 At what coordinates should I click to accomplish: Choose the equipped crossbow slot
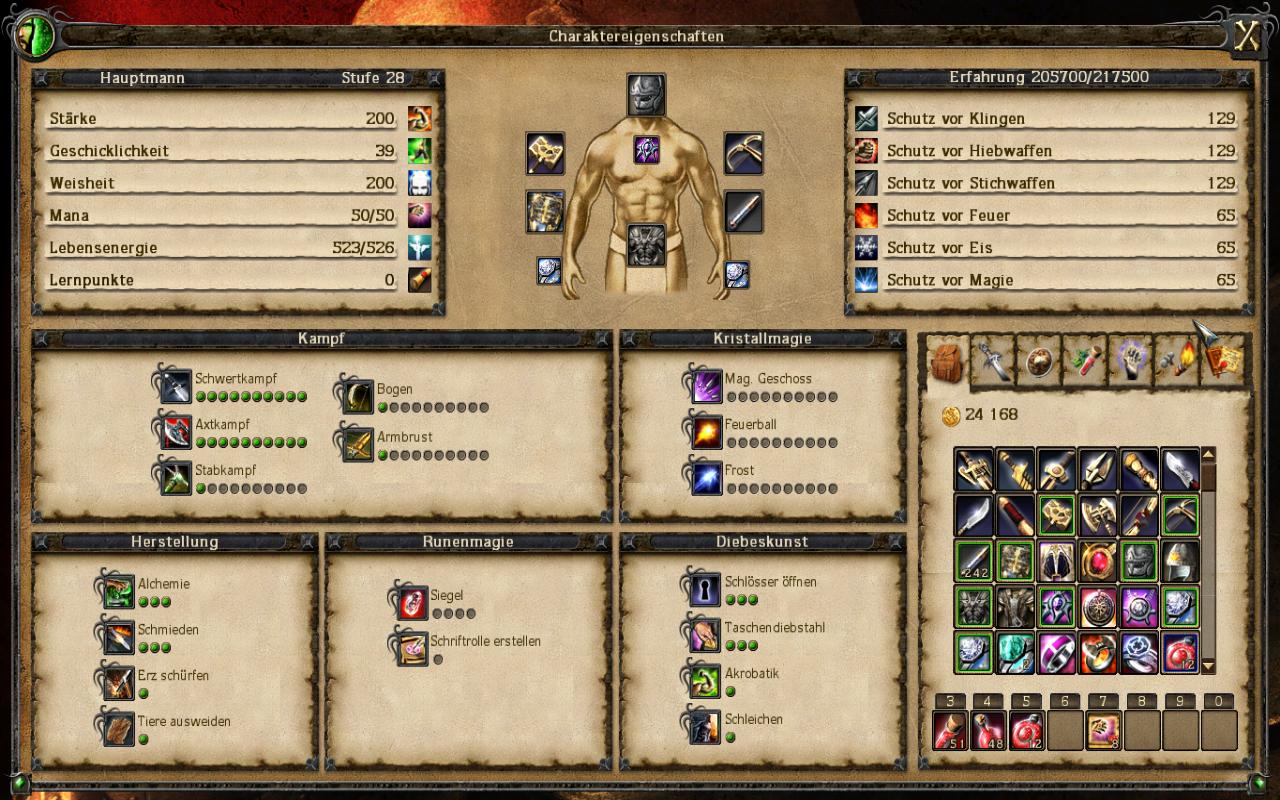click(x=743, y=153)
